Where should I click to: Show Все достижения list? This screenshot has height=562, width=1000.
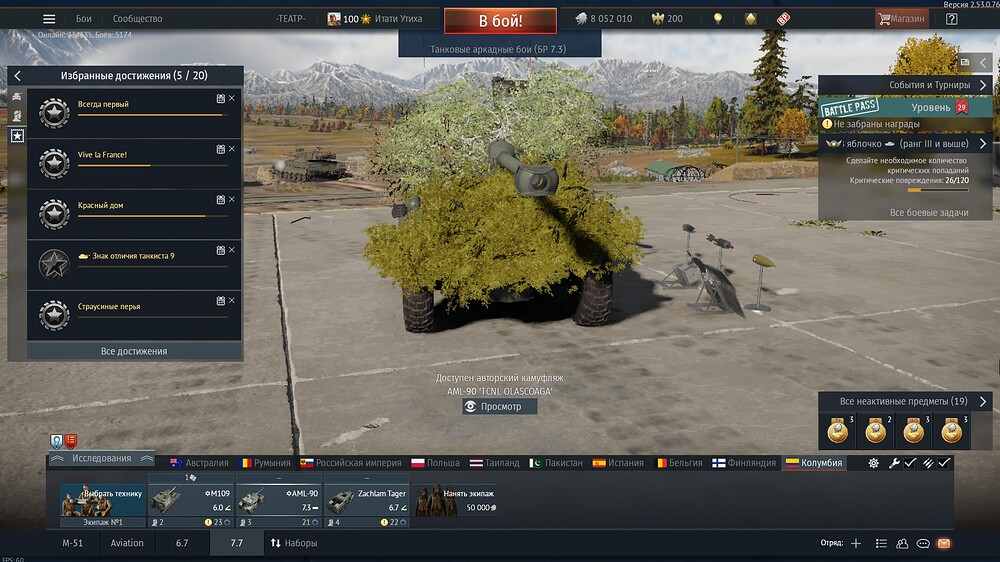134,351
